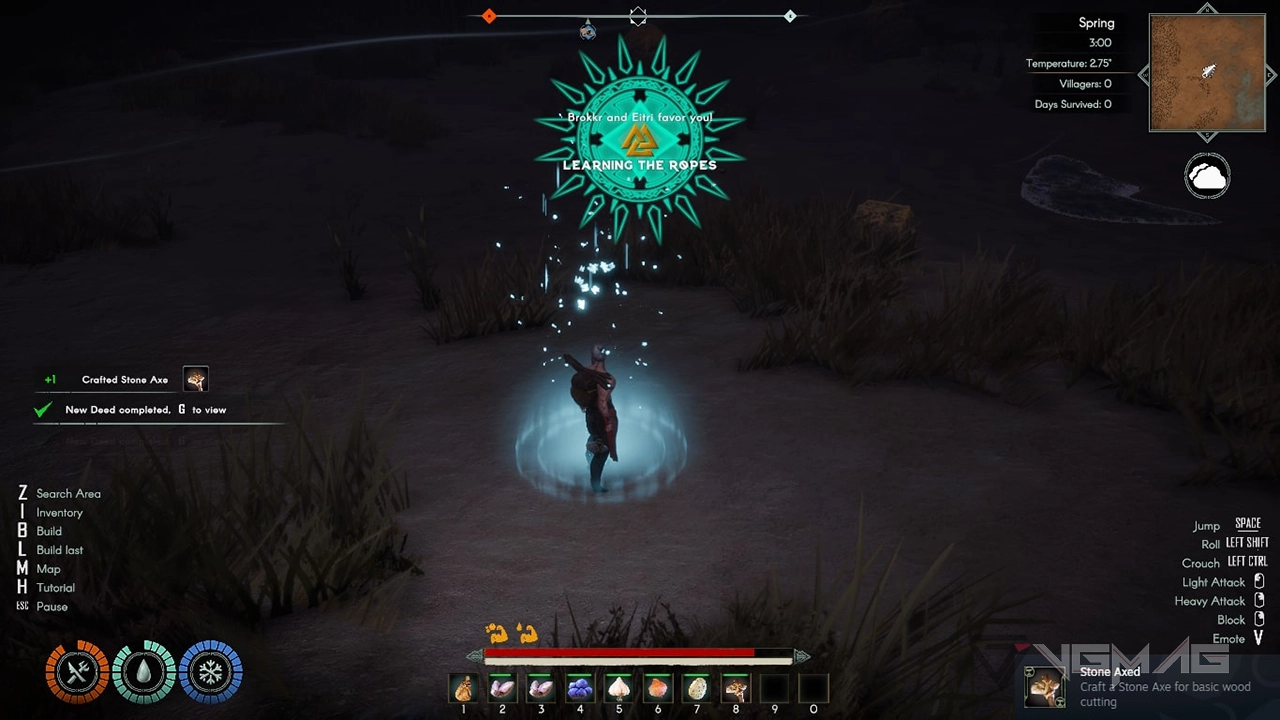The image size is (1280, 720).
Task: Click the blue snowflake cold gauge
Action: coord(211,672)
